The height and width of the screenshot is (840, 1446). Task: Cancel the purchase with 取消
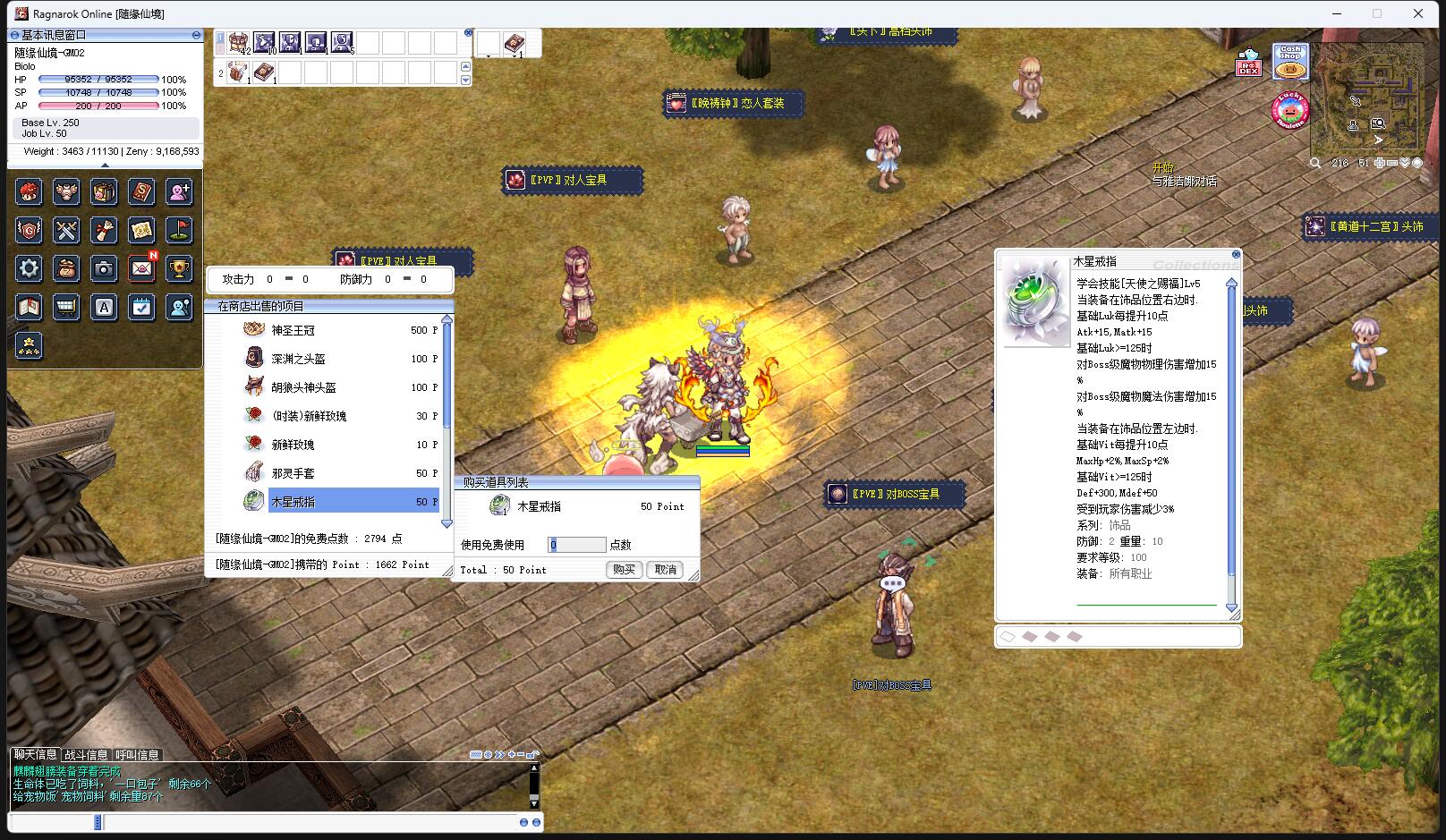coord(666,570)
